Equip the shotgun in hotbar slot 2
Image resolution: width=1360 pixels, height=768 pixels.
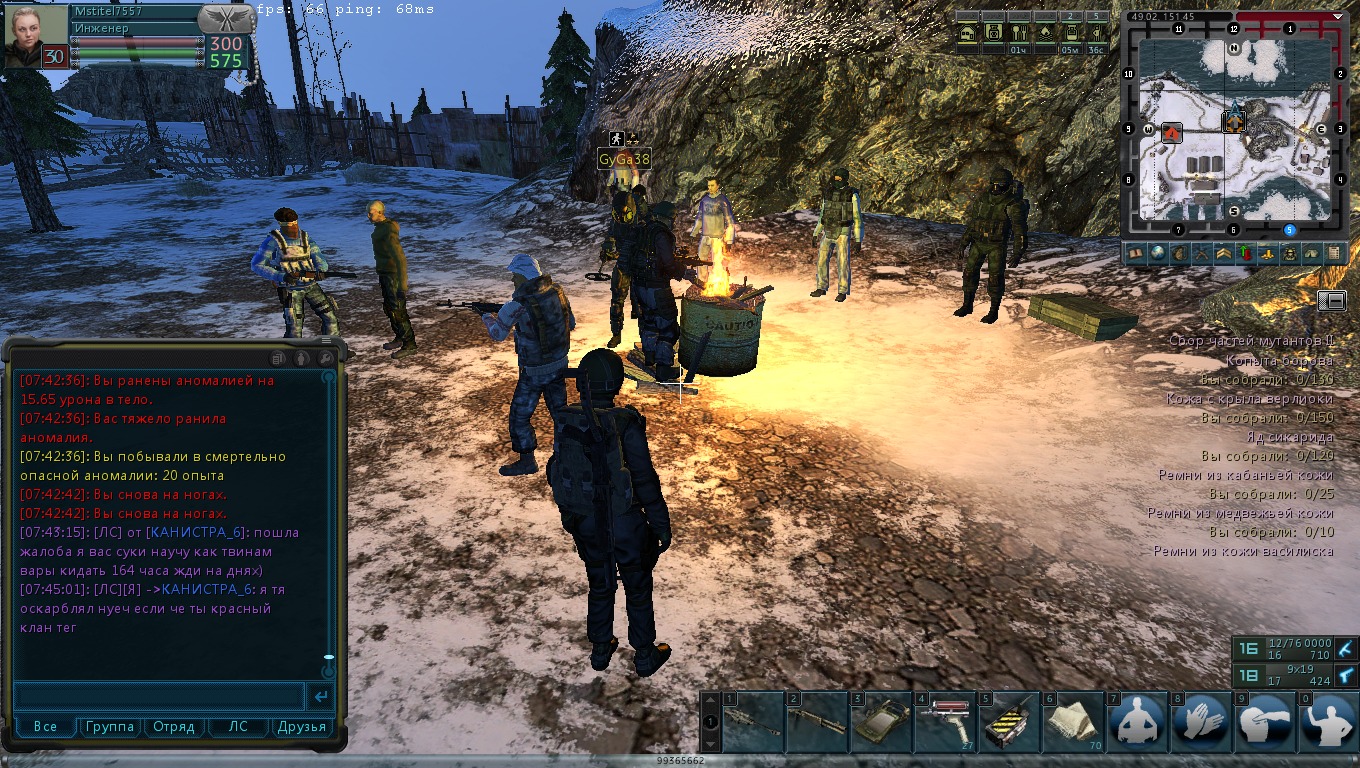815,722
